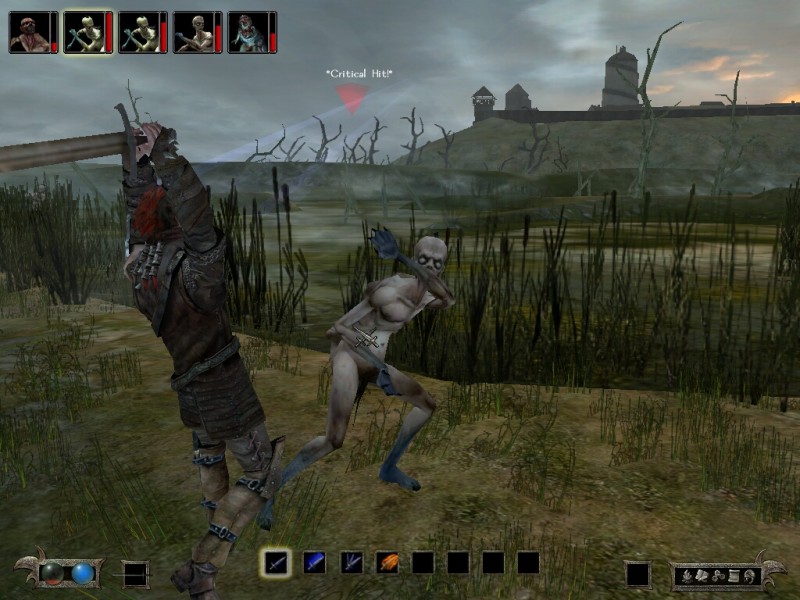Select the red-skinned ghoul party portrait
Screen dimensions: 800x600
29,32
